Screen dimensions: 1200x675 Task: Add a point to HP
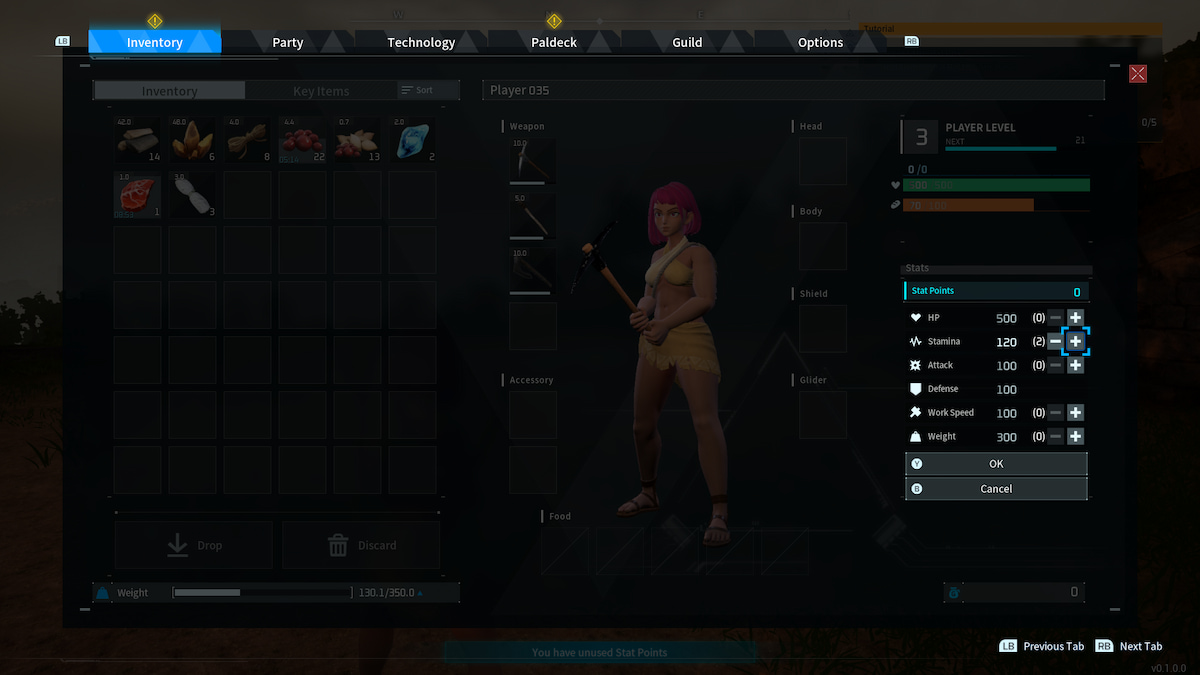[1075, 317]
